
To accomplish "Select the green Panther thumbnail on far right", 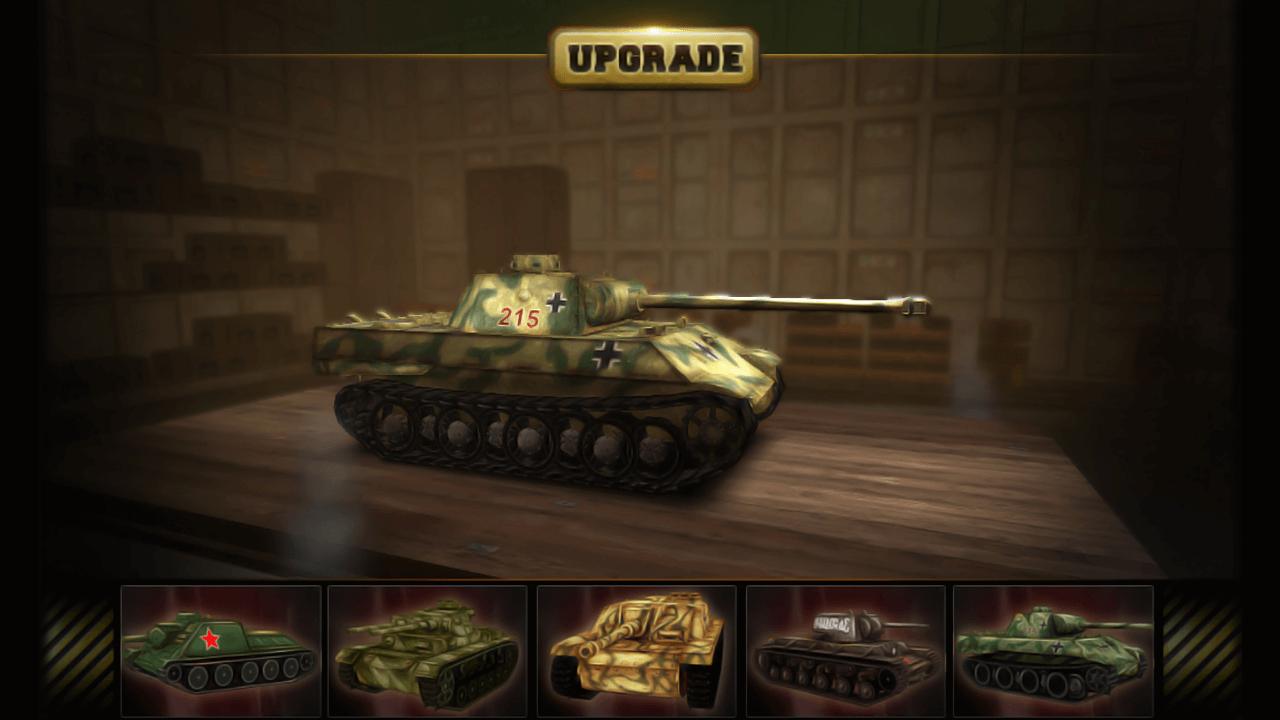I will pyautogui.click(x=1054, y=652).
